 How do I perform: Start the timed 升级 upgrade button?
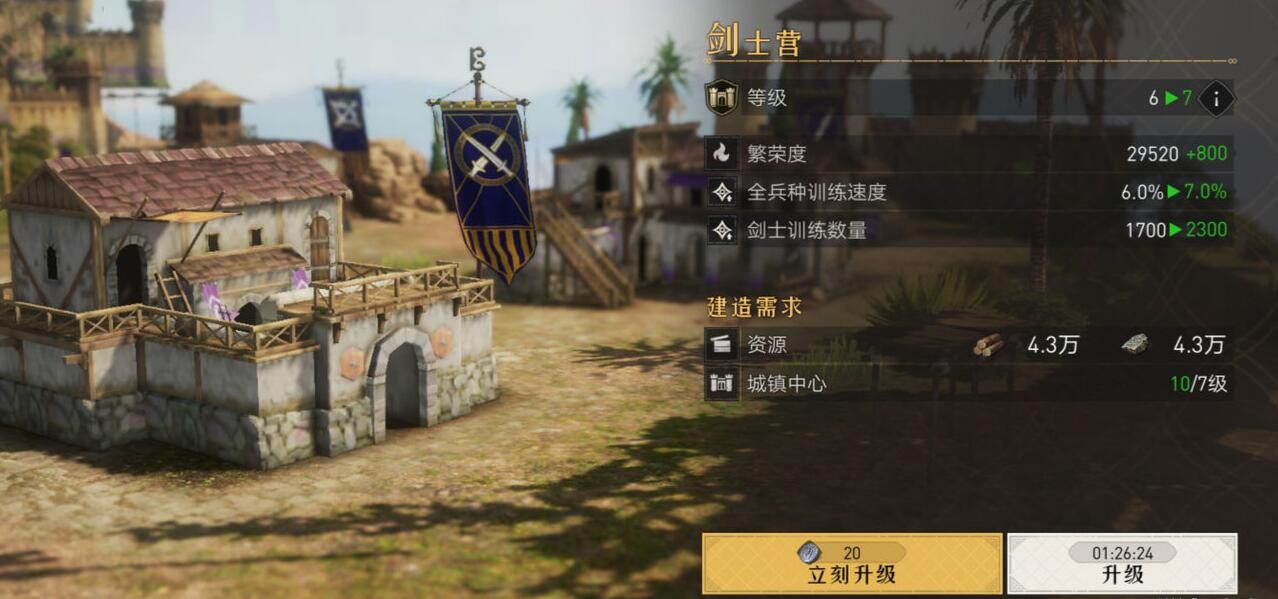point(1122,564)
